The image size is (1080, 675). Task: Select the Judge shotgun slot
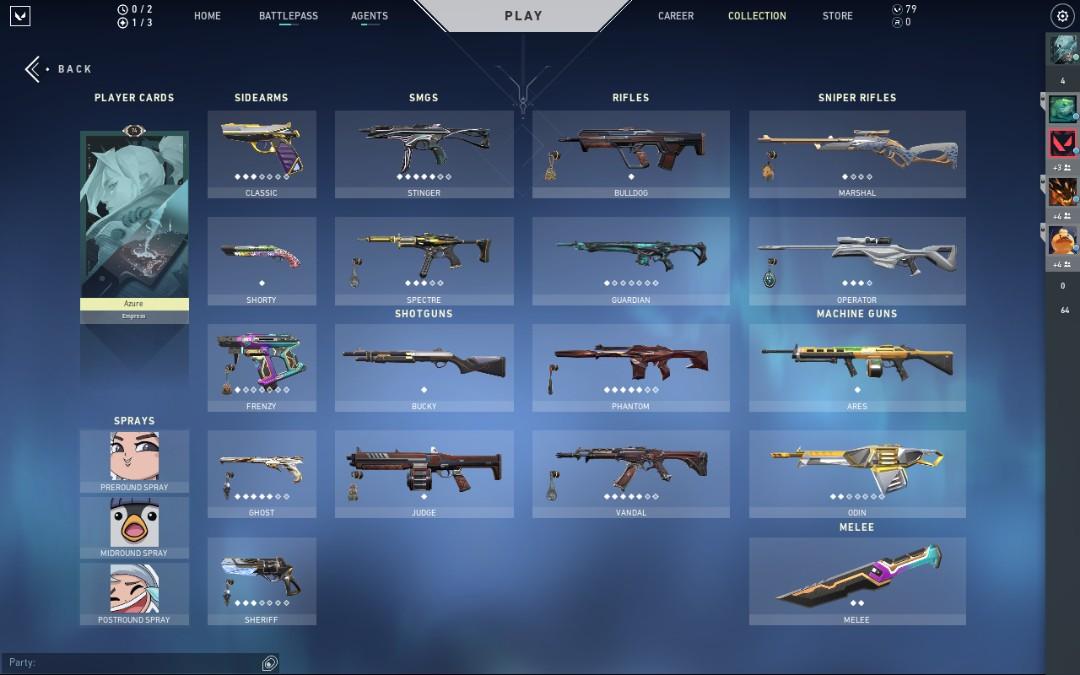click(x=424, y=473)
